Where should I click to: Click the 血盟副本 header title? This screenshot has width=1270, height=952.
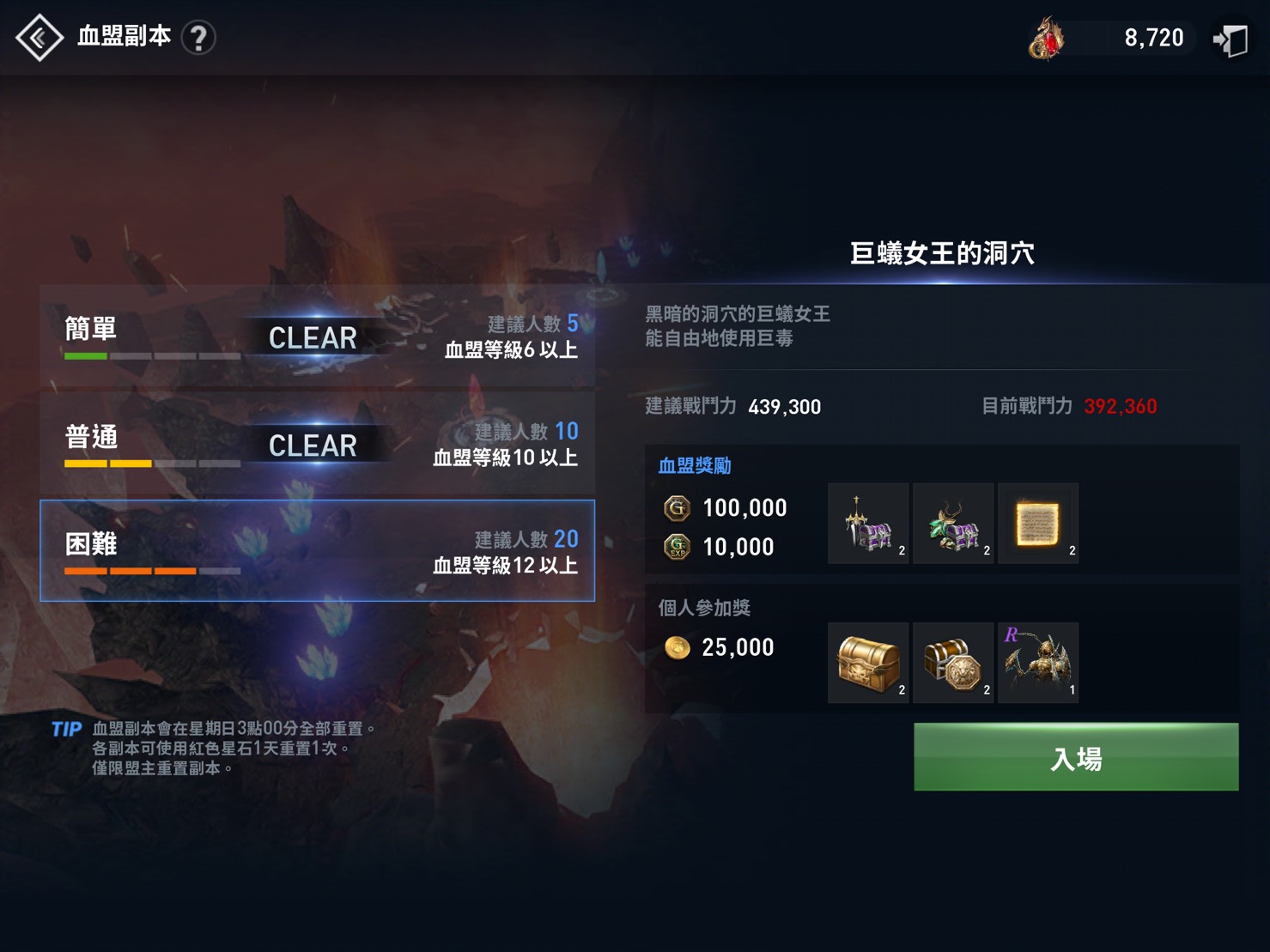pyautogui.click(x=125, y=37)
